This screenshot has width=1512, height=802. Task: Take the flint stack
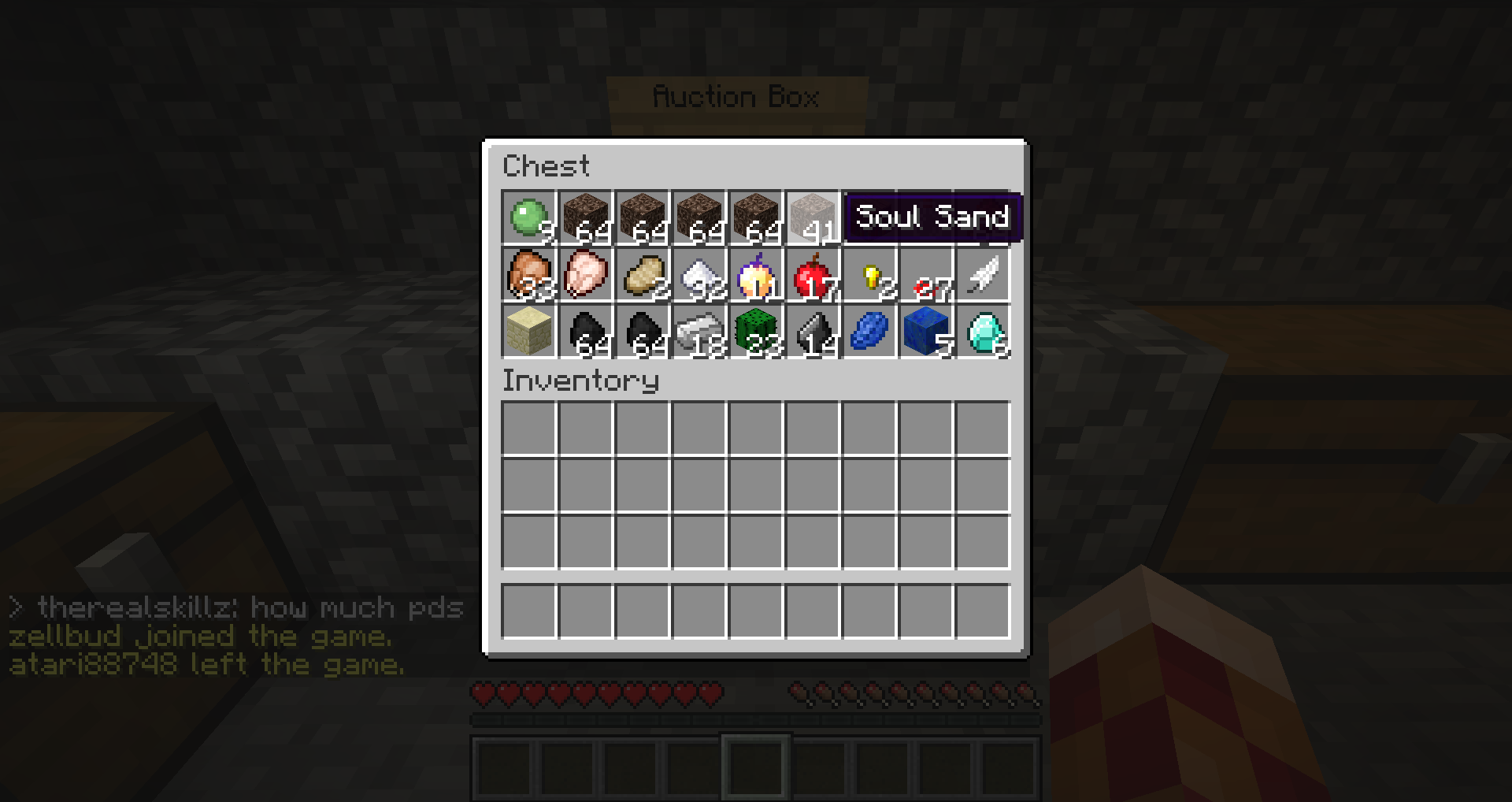point(812,331)
